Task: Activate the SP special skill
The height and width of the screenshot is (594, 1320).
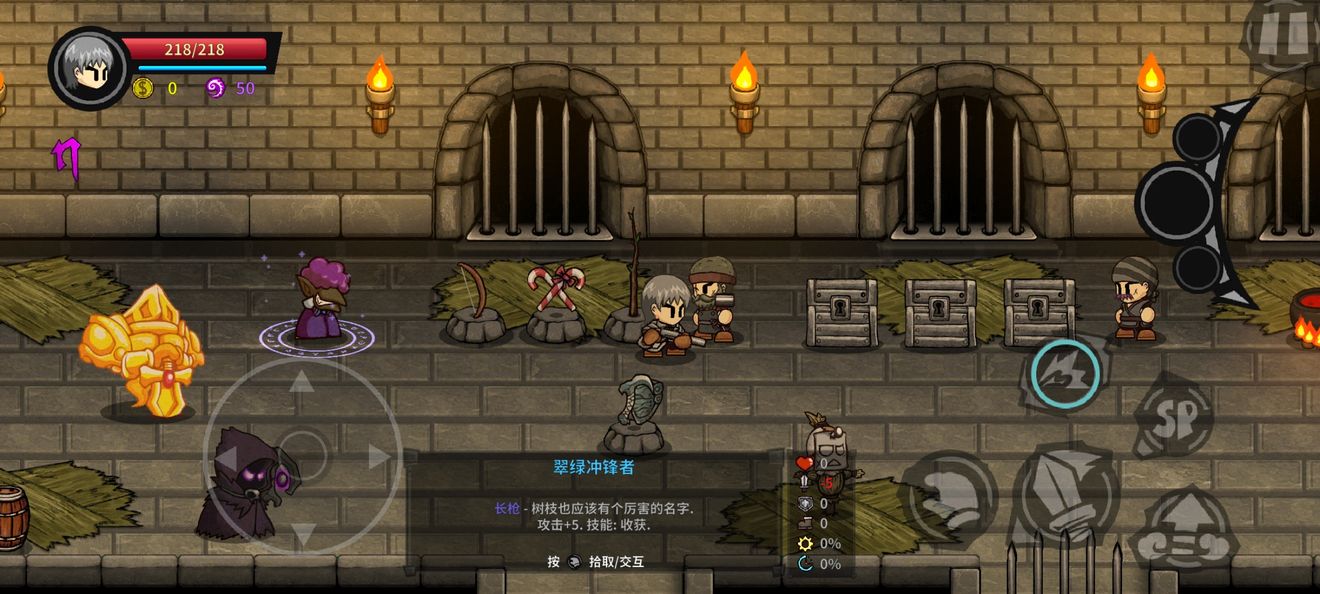Action: [1174, 413]
